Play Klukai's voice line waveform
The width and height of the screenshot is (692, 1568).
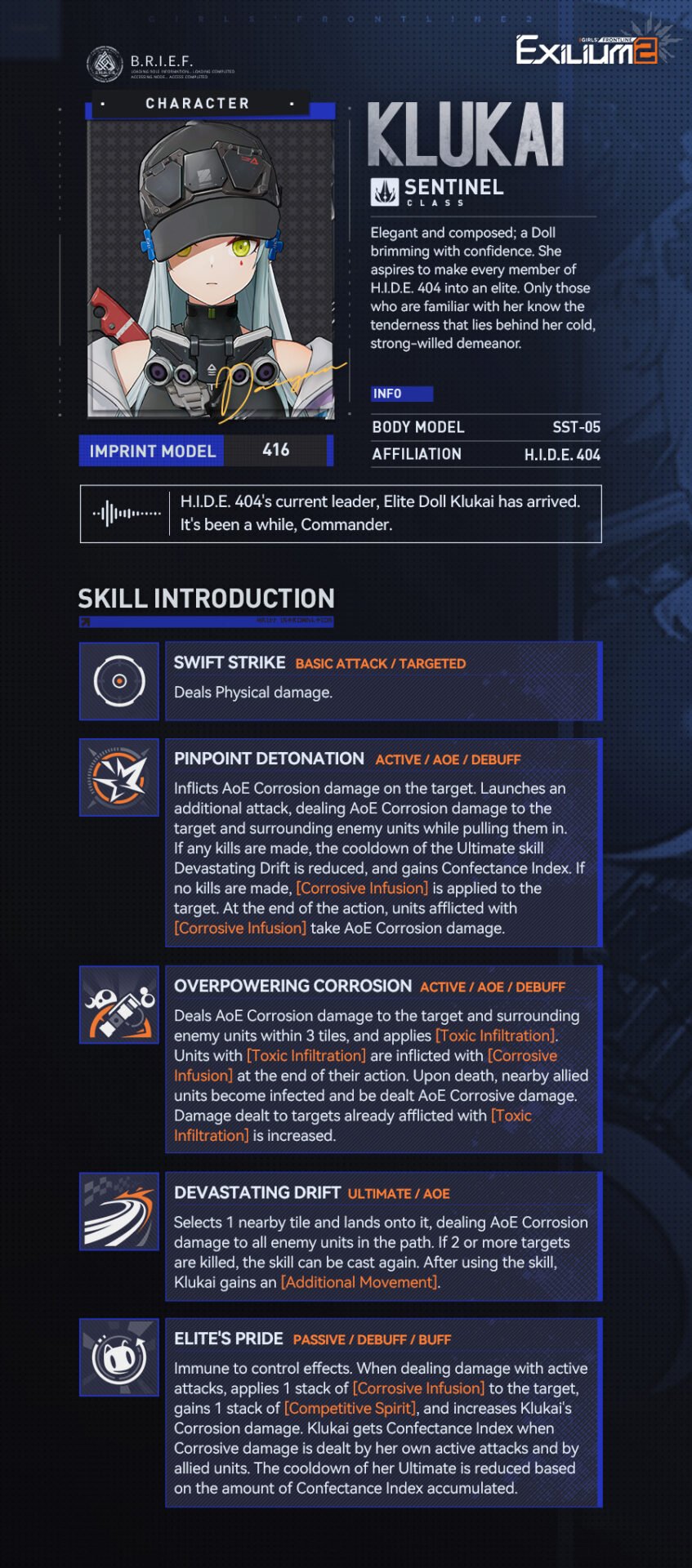tap(127, 514)
